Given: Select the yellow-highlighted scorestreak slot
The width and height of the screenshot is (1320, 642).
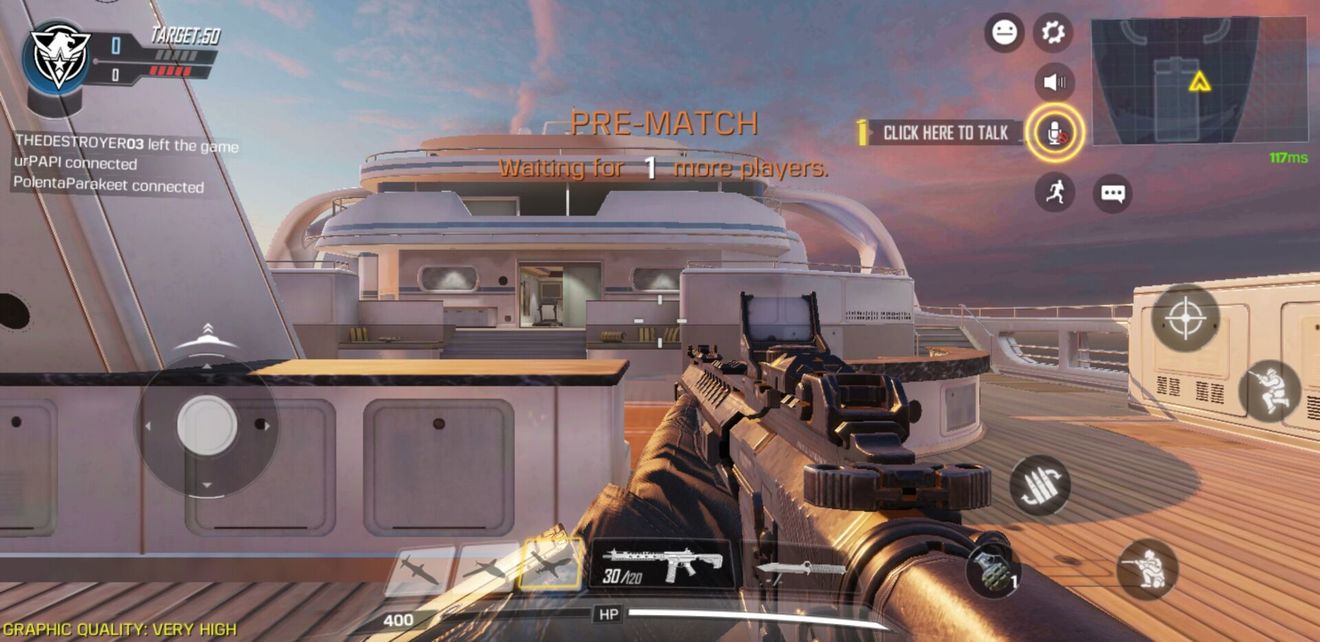Looking at the screenshot, I should 550,565.
